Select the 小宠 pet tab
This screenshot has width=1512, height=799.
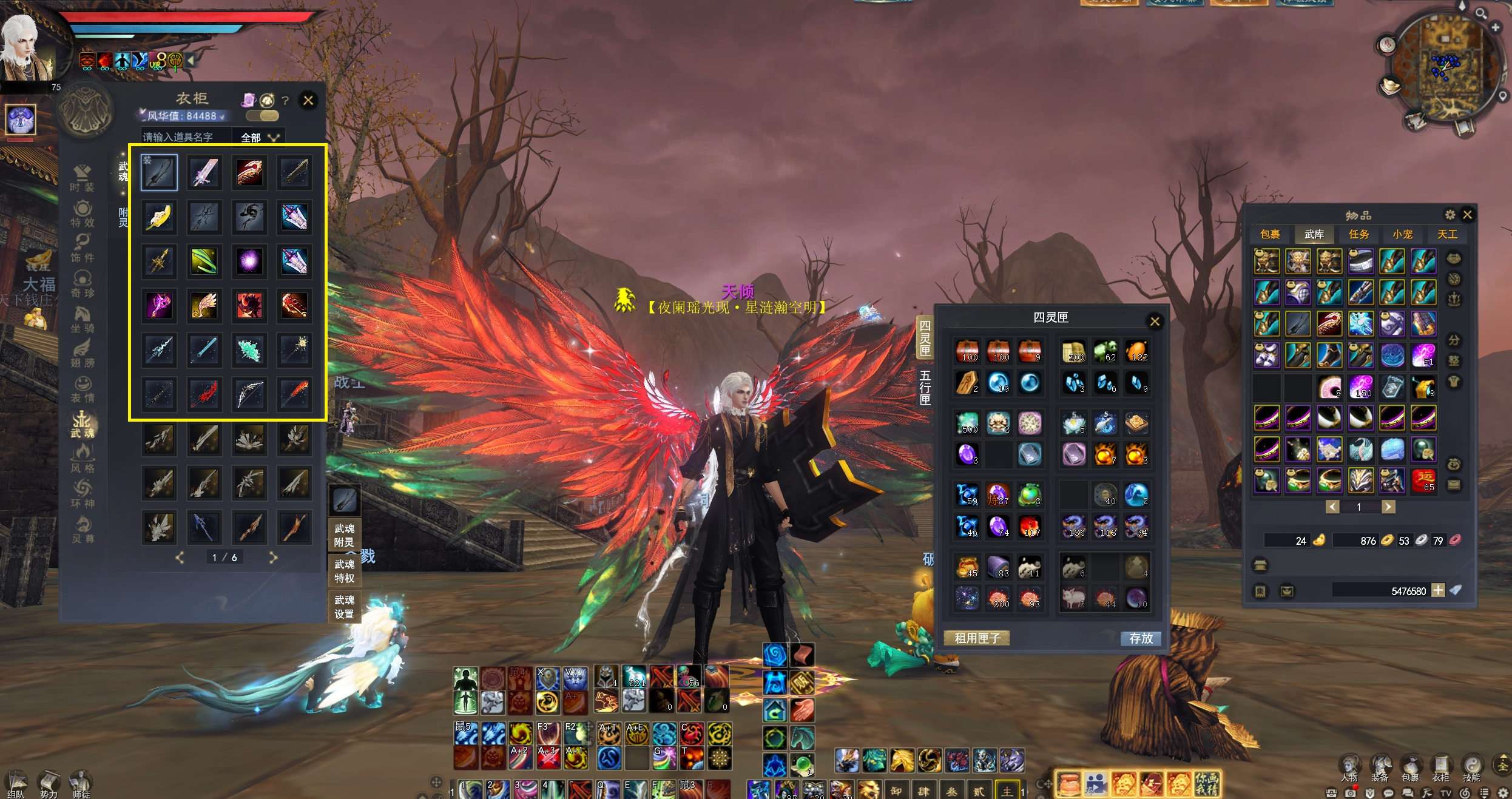(1403, 234)
